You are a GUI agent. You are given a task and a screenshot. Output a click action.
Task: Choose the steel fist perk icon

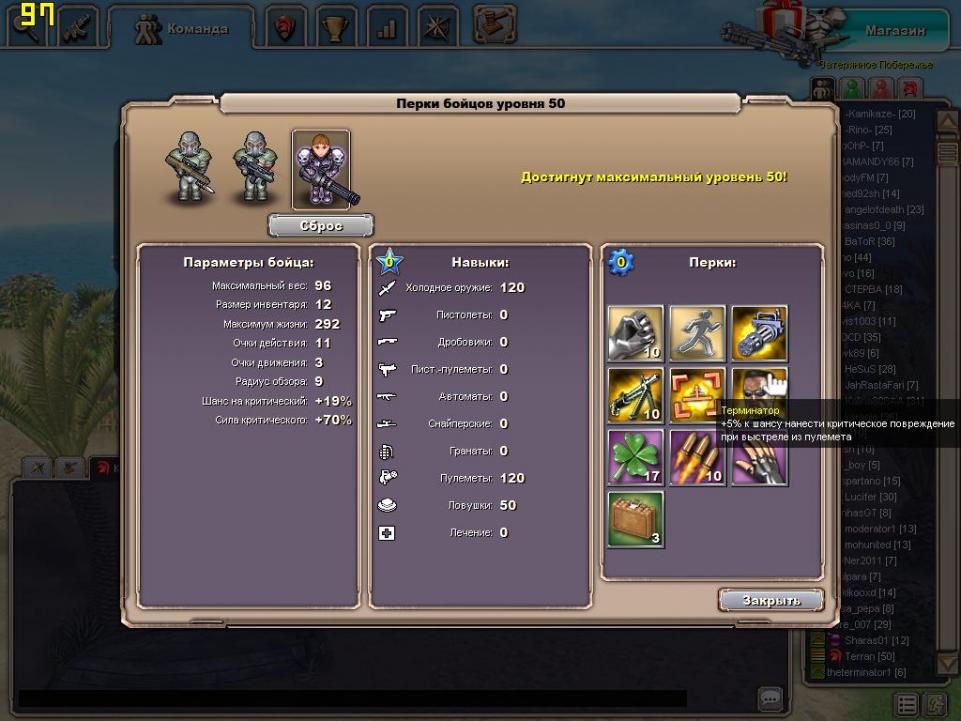(636, 333)
